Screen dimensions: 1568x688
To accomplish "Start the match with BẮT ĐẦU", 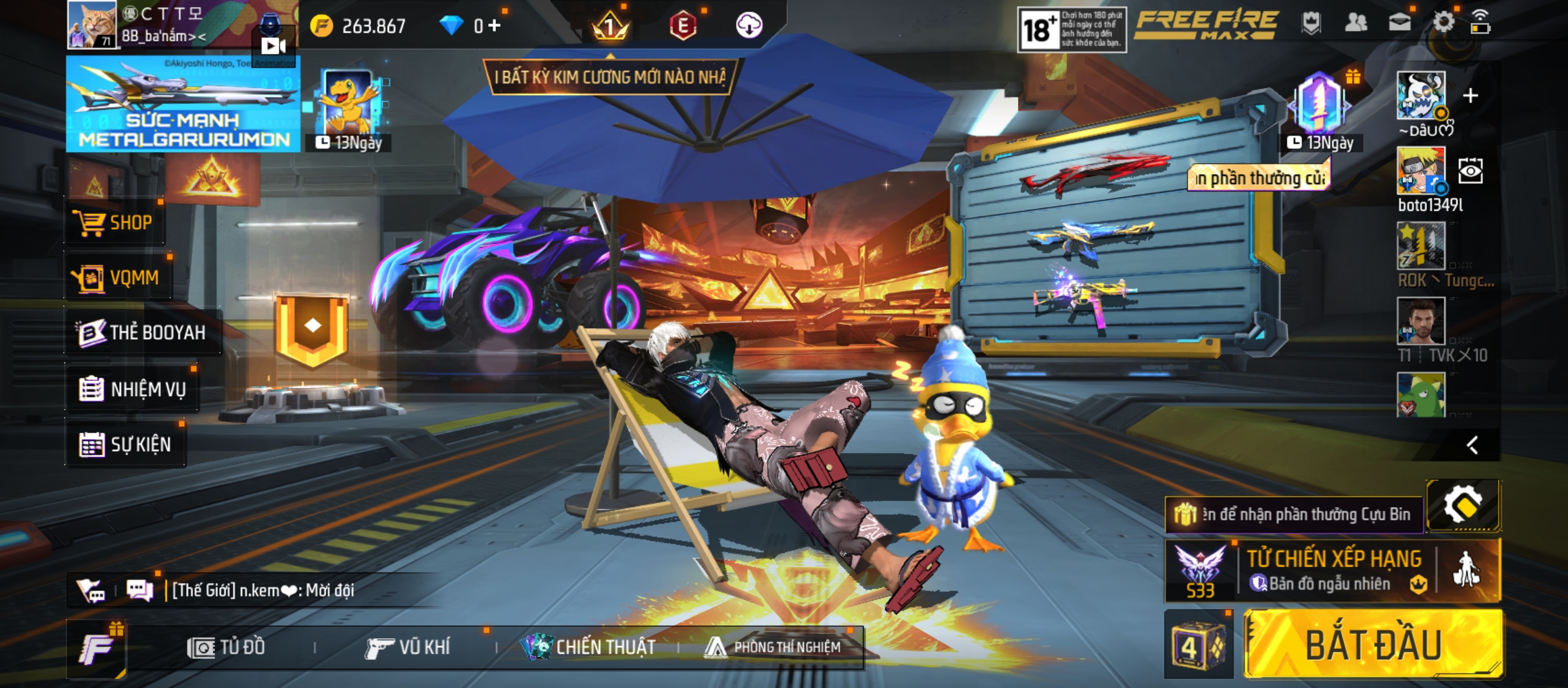I will coord(1373,643).
